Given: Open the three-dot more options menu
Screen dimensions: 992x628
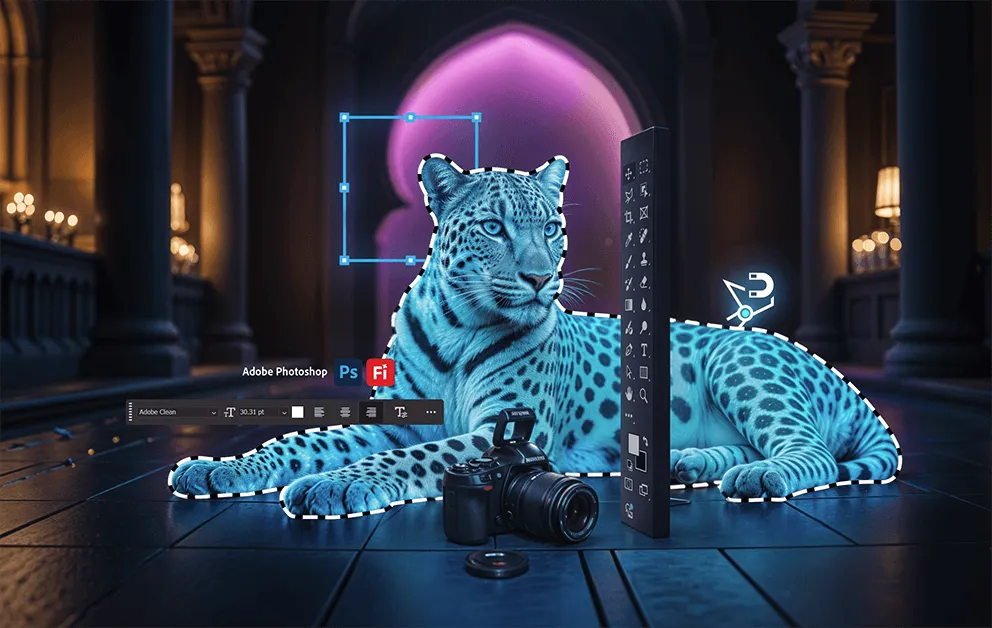Looking at the screenshot, I should pos(431,412).
